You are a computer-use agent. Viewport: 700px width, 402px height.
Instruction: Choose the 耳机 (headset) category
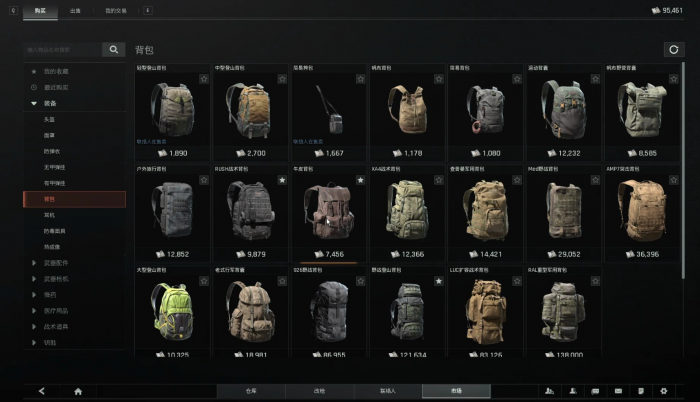click(49, 215)
